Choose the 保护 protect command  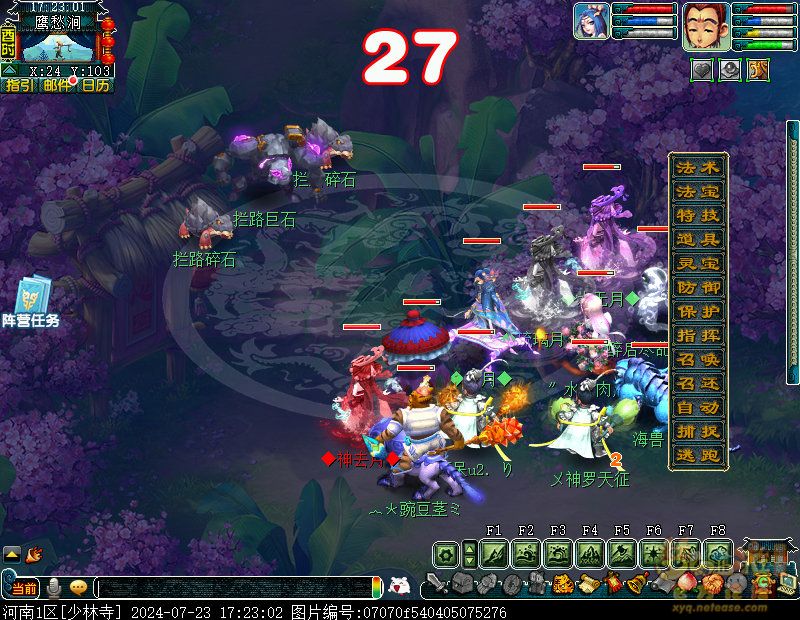(x=698, y=311)
